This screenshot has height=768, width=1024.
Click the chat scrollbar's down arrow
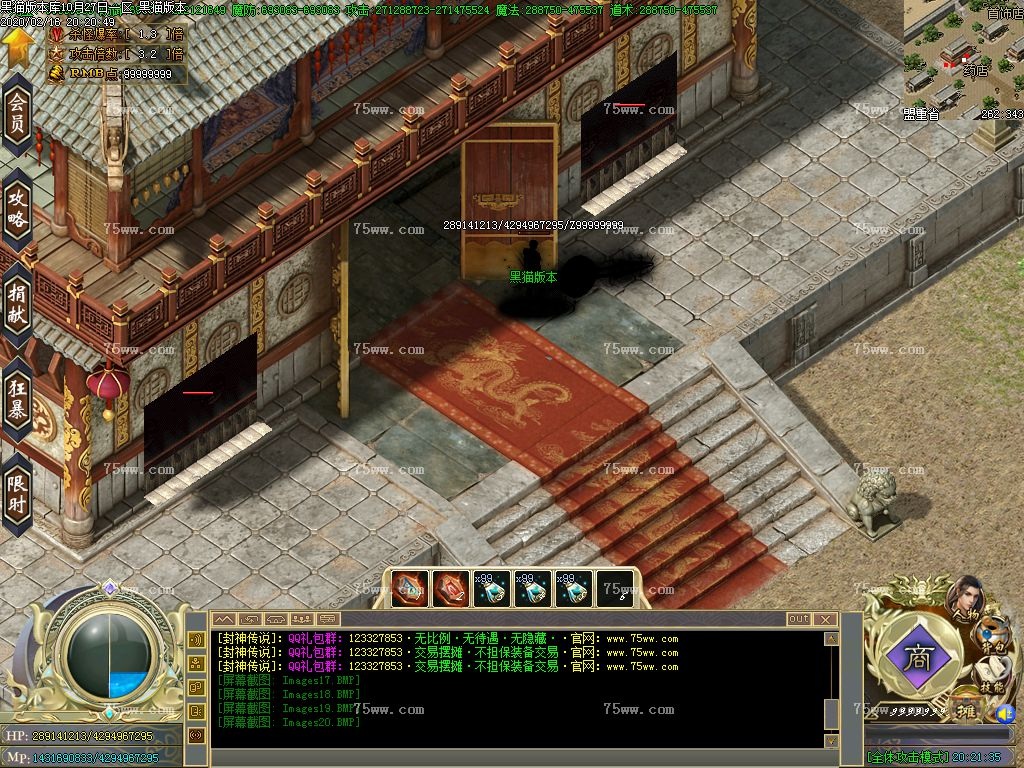(830, 741)
